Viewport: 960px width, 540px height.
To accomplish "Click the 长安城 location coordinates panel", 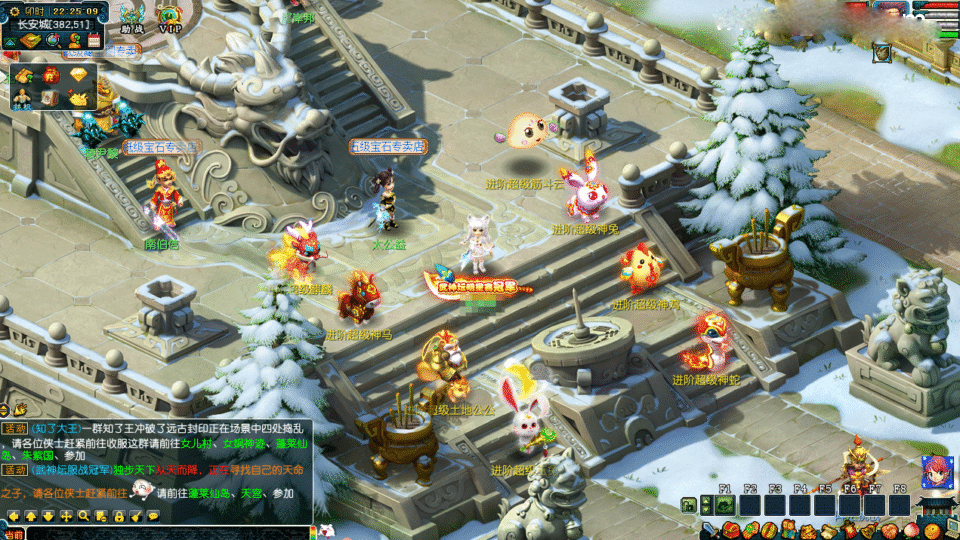I will [x=53, y=24].
